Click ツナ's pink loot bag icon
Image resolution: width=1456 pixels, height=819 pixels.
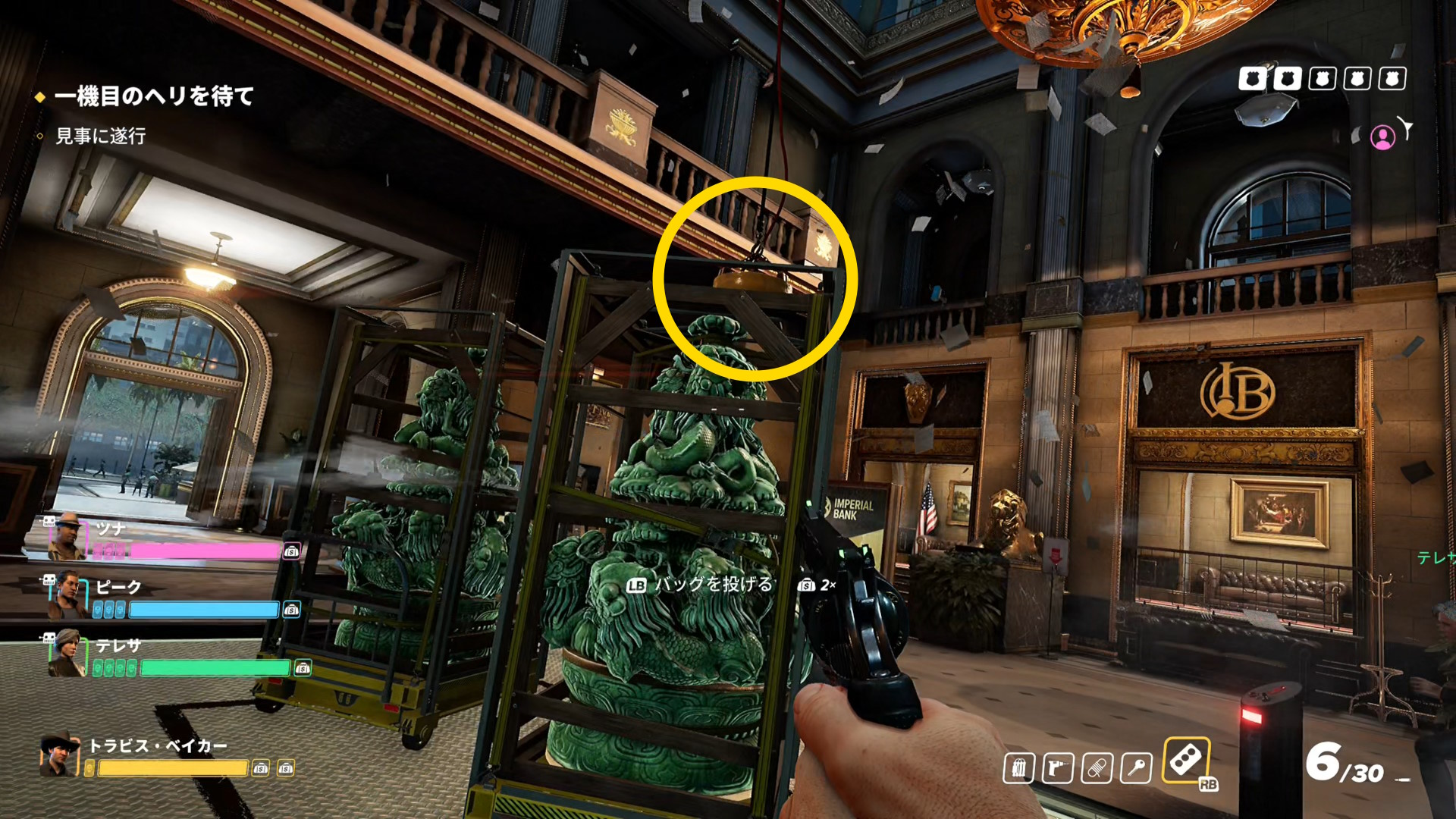[x=292, y=551]
